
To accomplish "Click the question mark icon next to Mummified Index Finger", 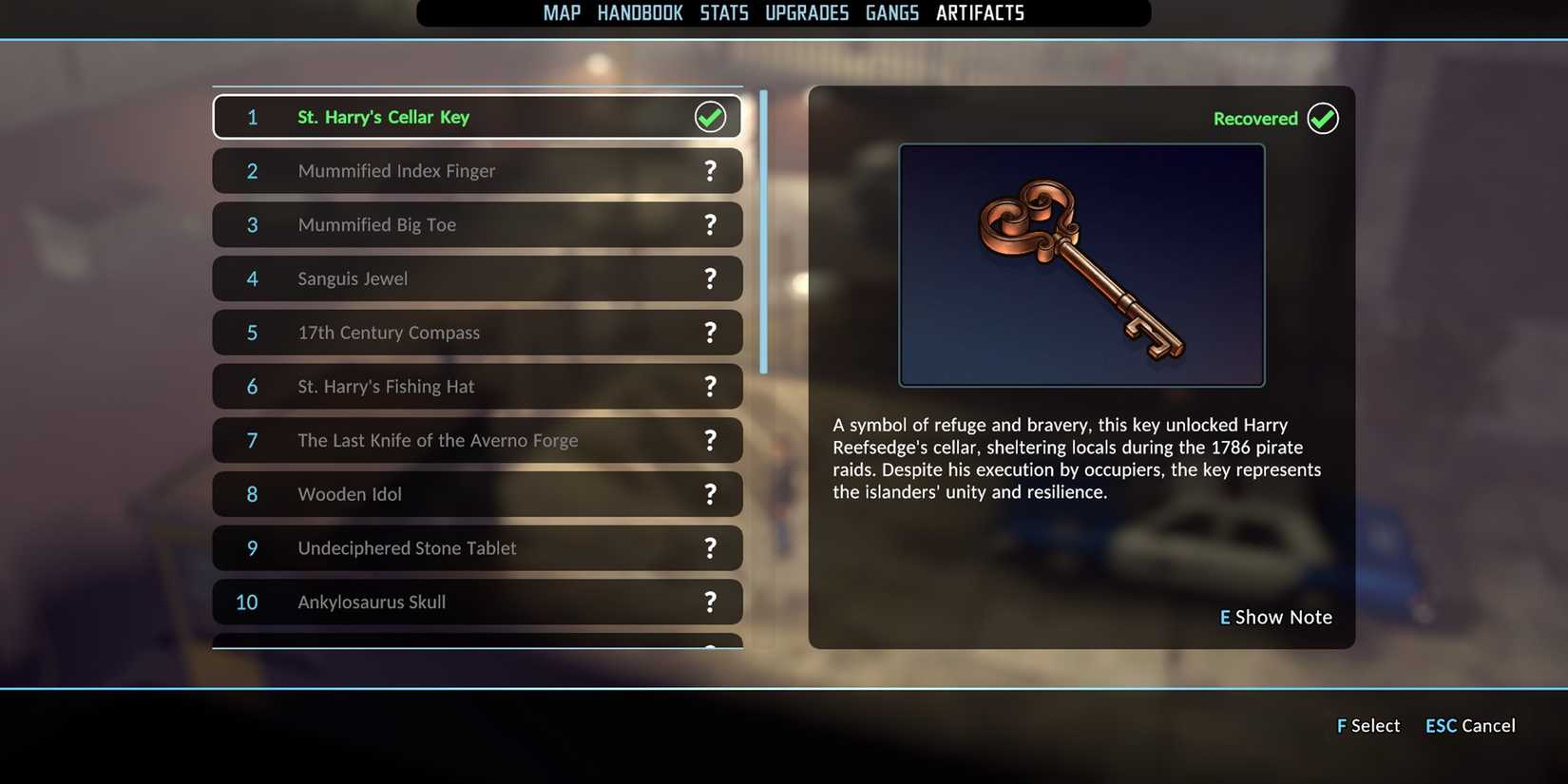I will 709,170.
